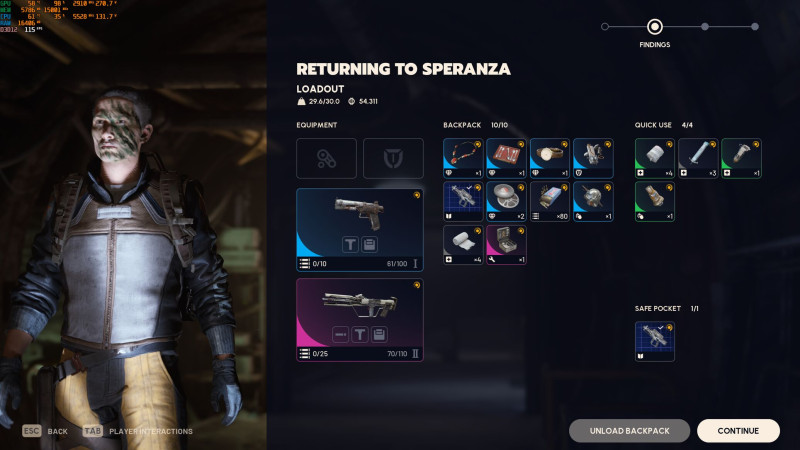Pick the round metal plates item

pos(506,201)
